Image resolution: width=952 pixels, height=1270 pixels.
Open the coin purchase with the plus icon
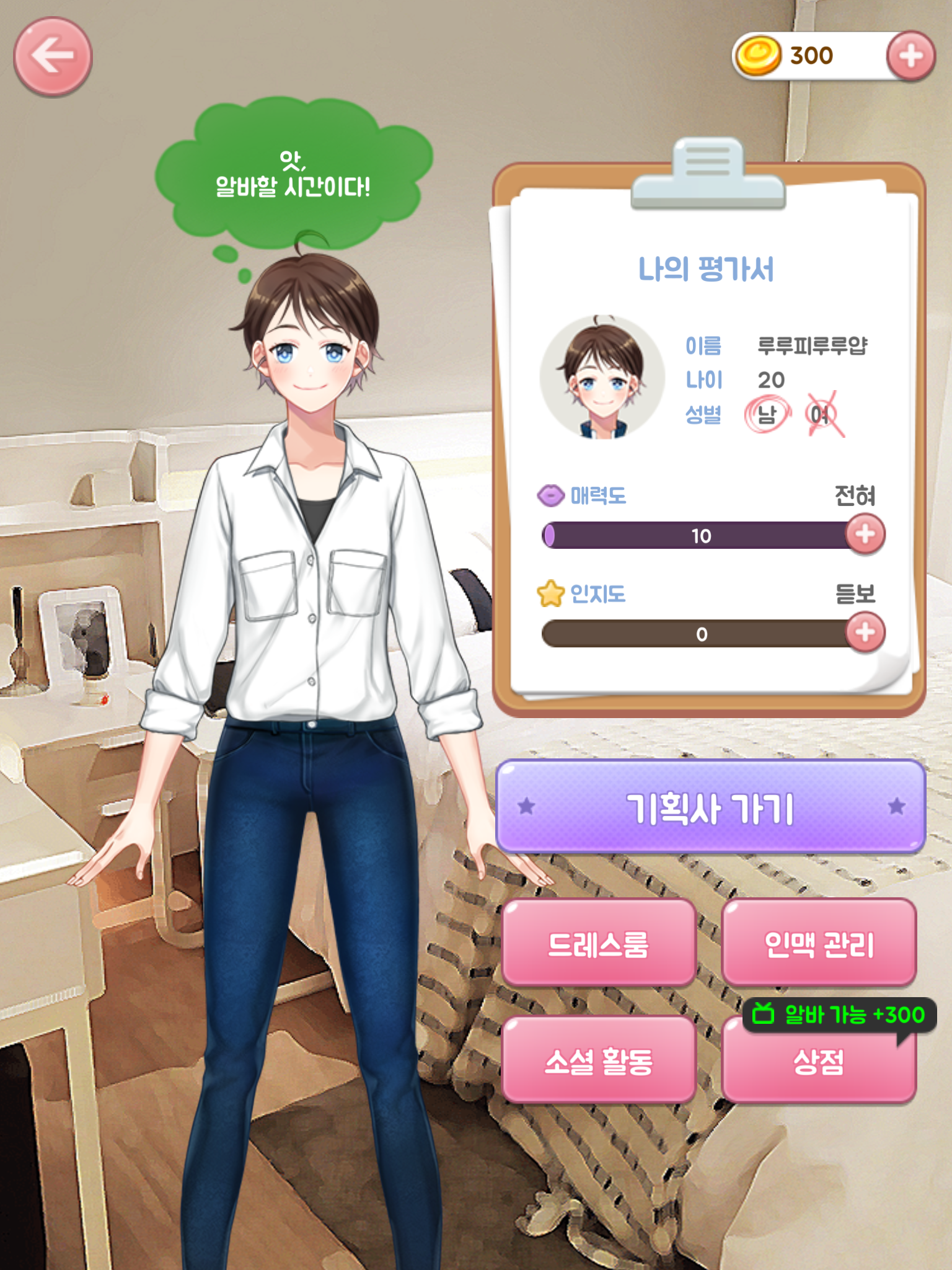[x=910, y=55]
